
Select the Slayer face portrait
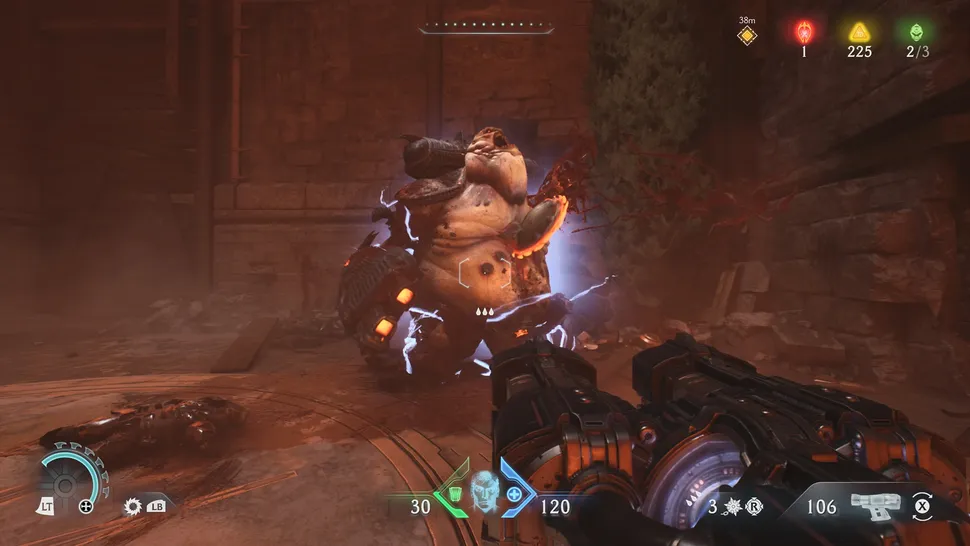484,493
